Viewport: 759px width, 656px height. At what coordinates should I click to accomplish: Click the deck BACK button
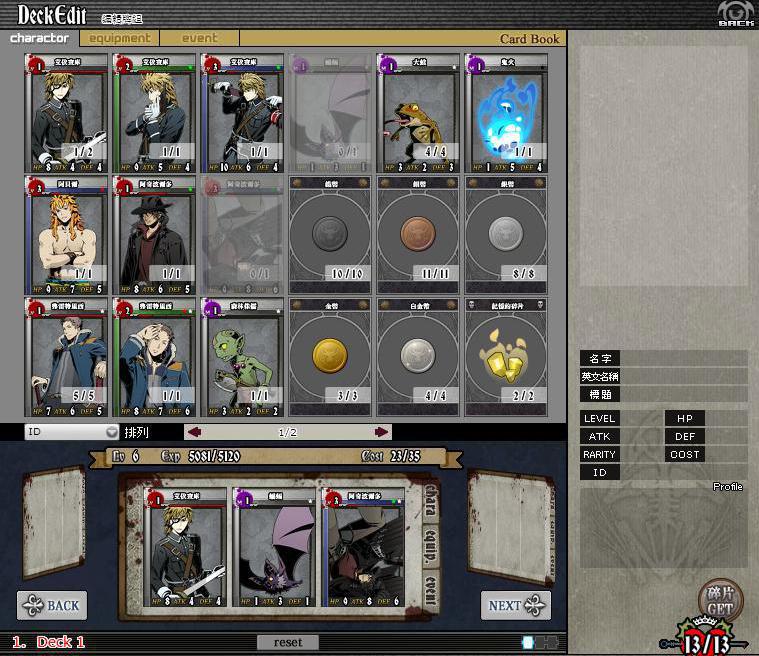52,605
